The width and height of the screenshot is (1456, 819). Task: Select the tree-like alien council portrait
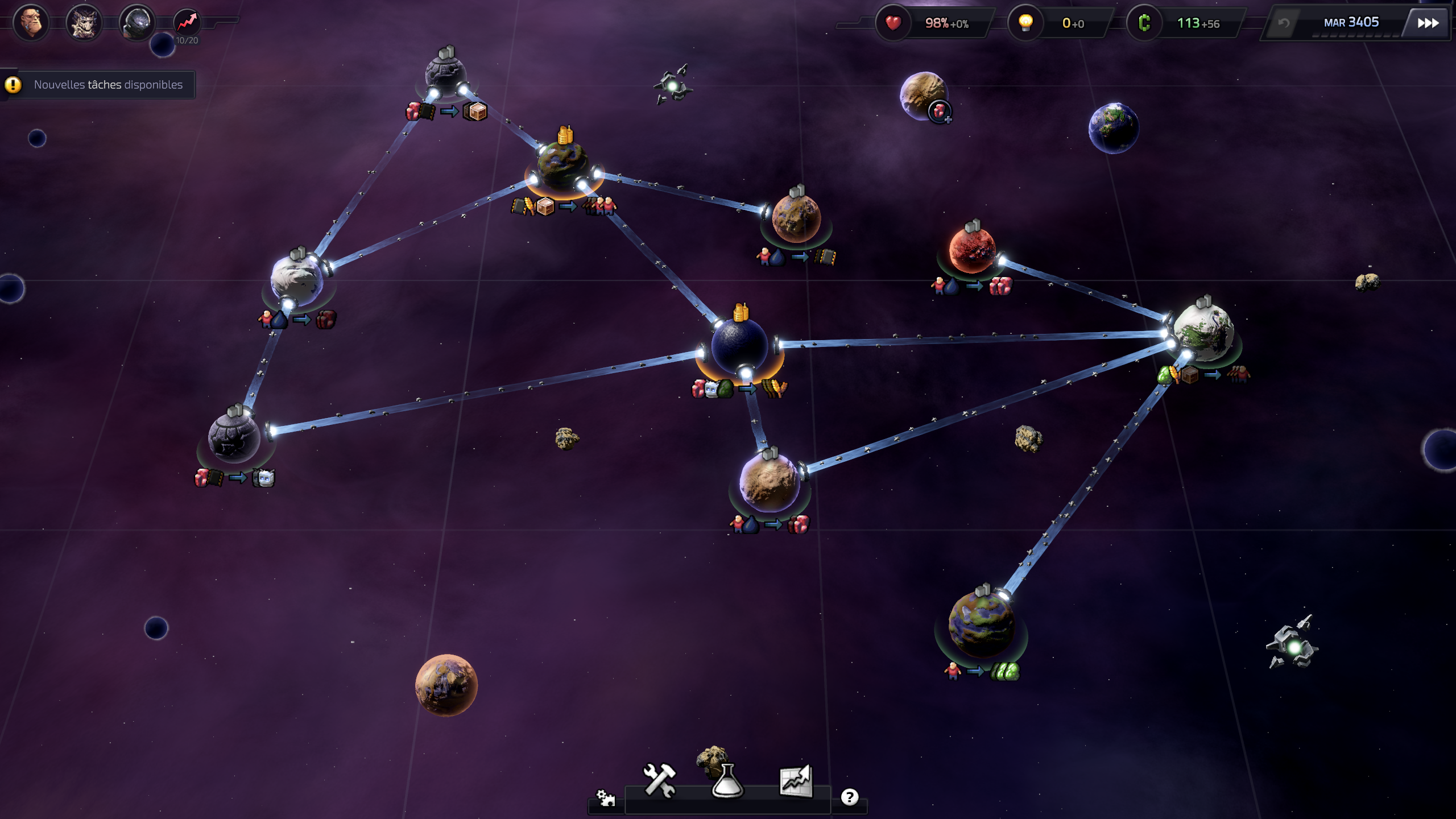(x=84, y=23)
